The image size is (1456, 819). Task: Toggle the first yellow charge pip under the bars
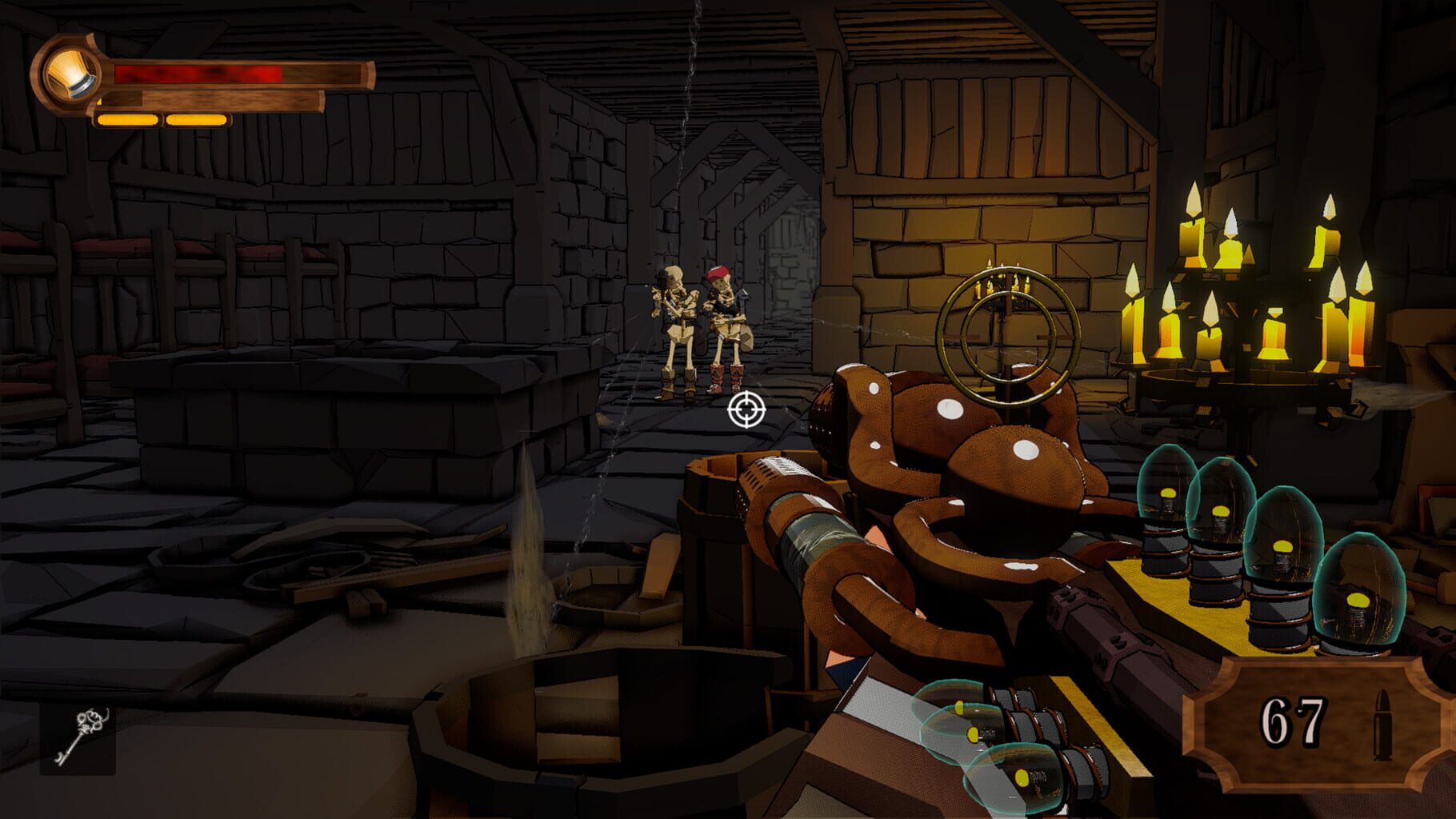pos(126,121)
